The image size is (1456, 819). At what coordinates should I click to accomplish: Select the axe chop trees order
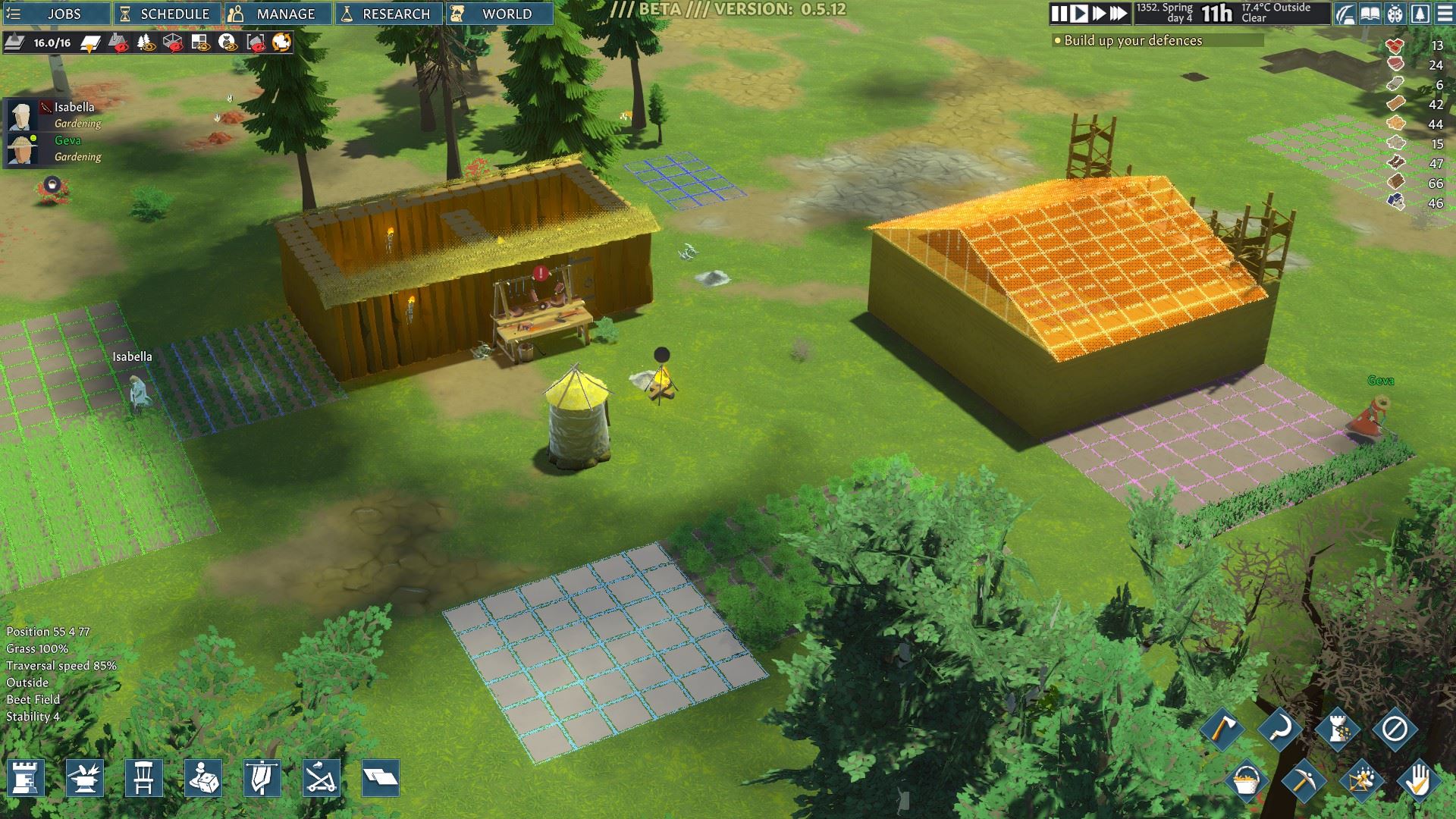click(1222, 730)
